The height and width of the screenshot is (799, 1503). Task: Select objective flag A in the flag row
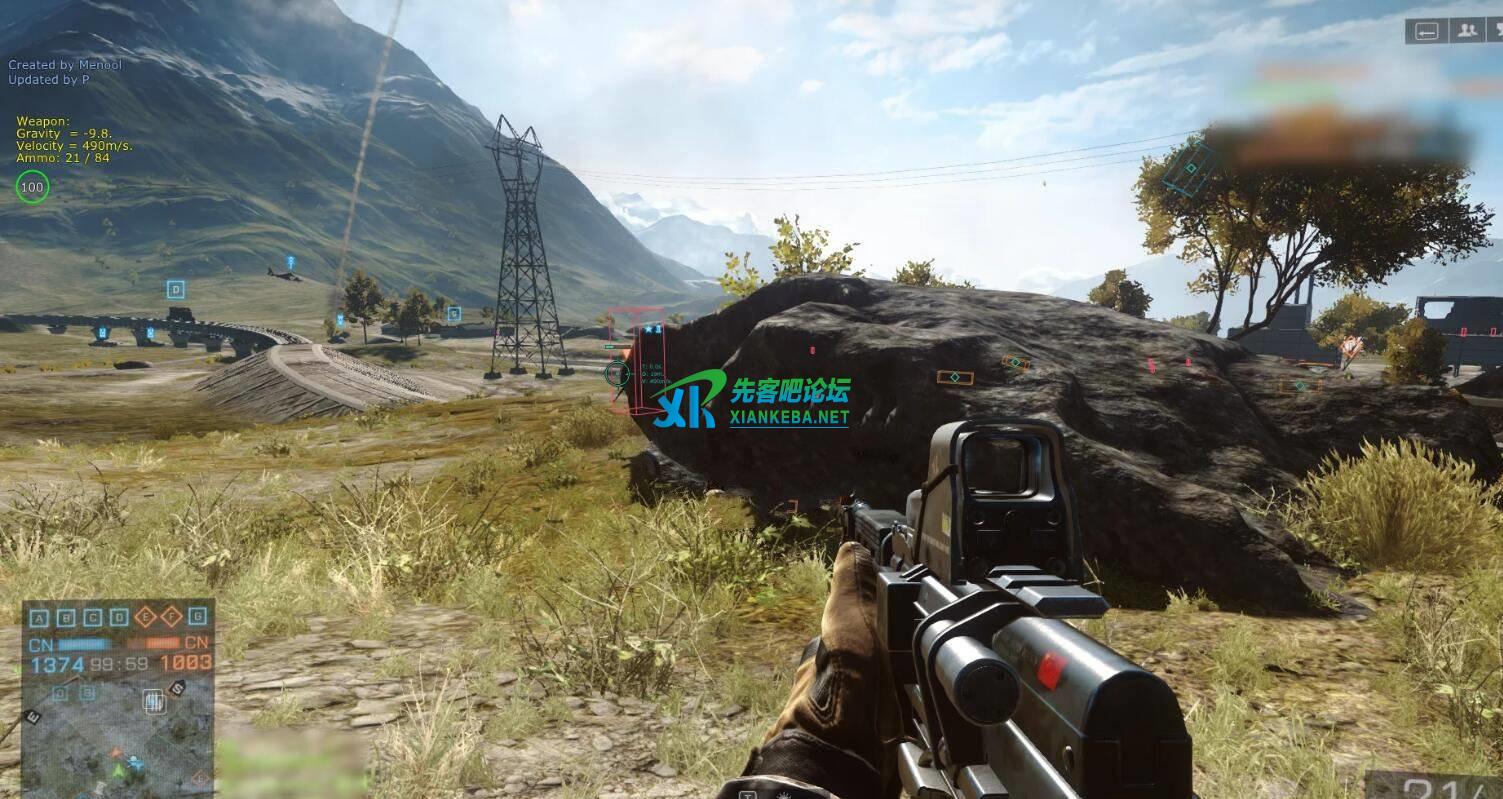click(x=39, y=617)
